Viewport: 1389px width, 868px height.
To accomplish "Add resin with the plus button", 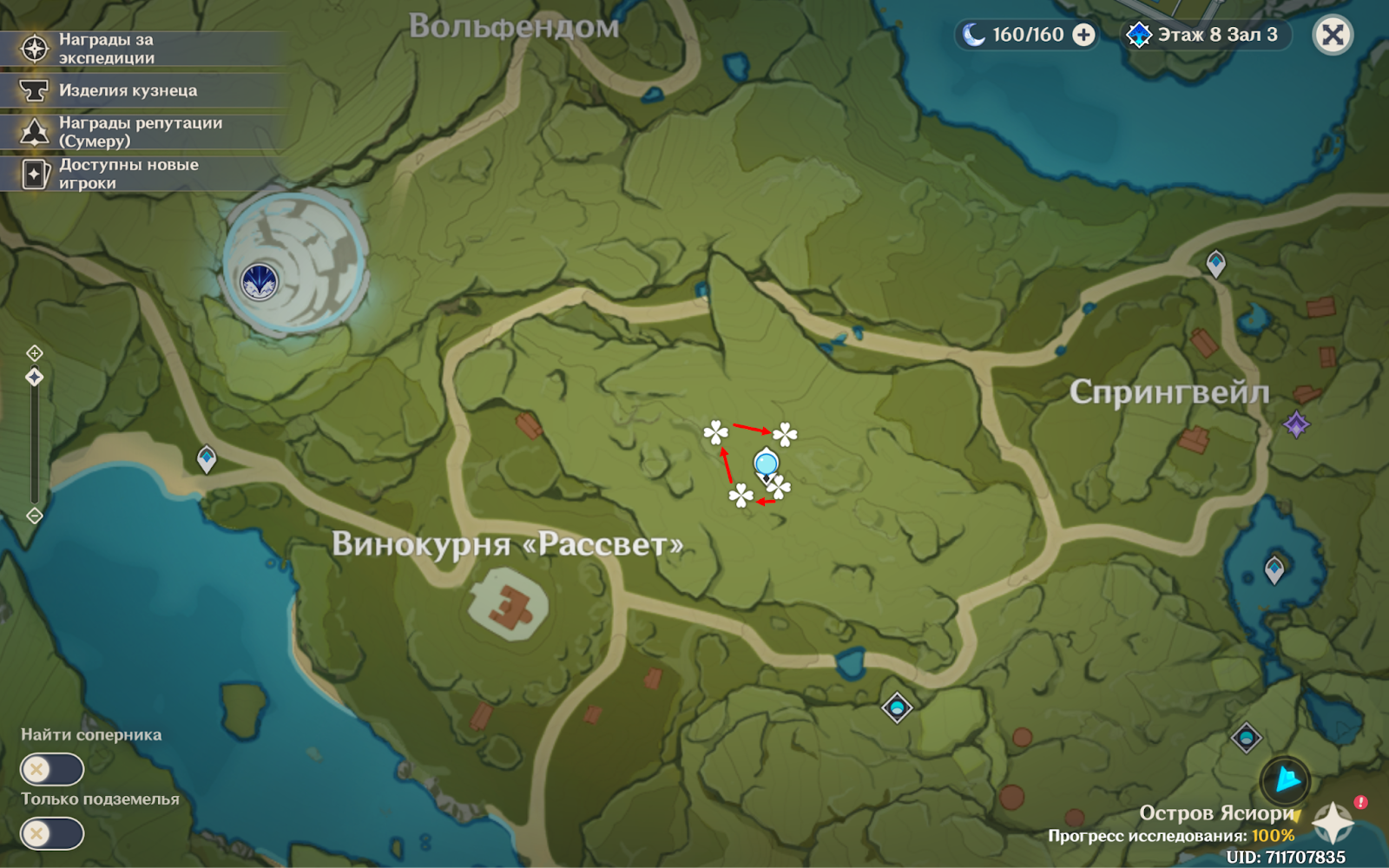I will pos(1083,35).
